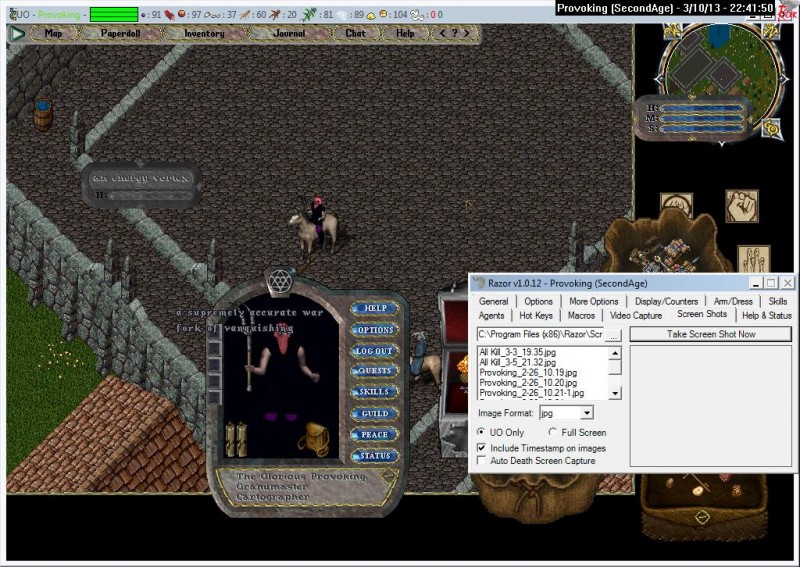The width and height of the screenshot is (800, 567).
Task: Click the paperdoll HELP button
Action: (375, 309)
